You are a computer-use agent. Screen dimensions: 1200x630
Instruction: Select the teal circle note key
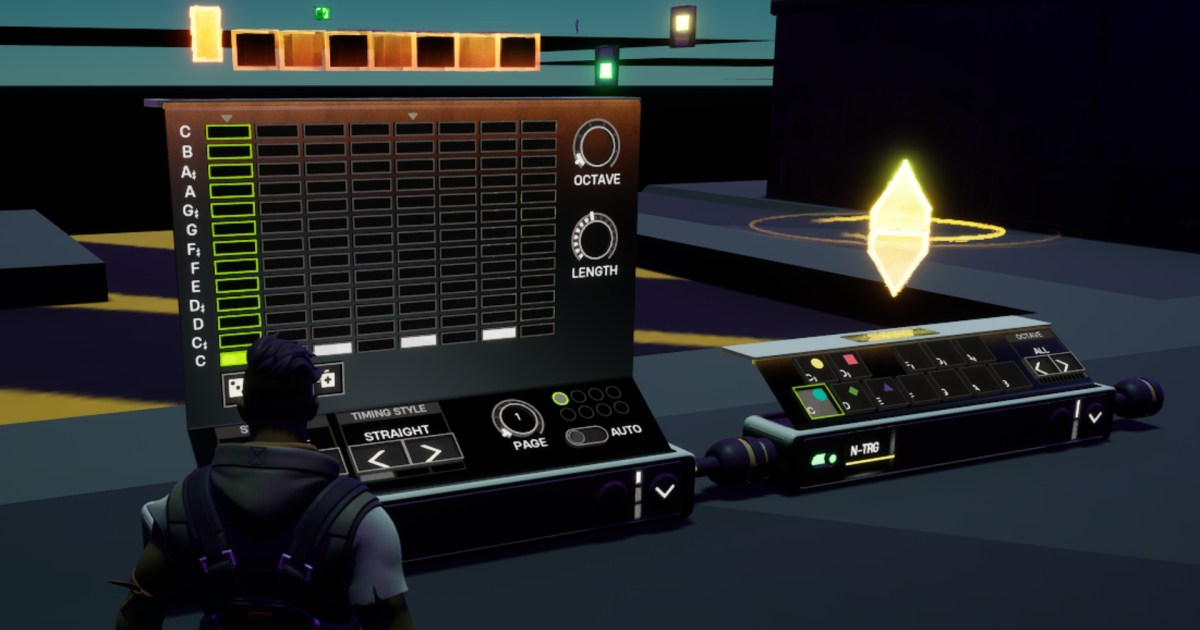point(817,399)
